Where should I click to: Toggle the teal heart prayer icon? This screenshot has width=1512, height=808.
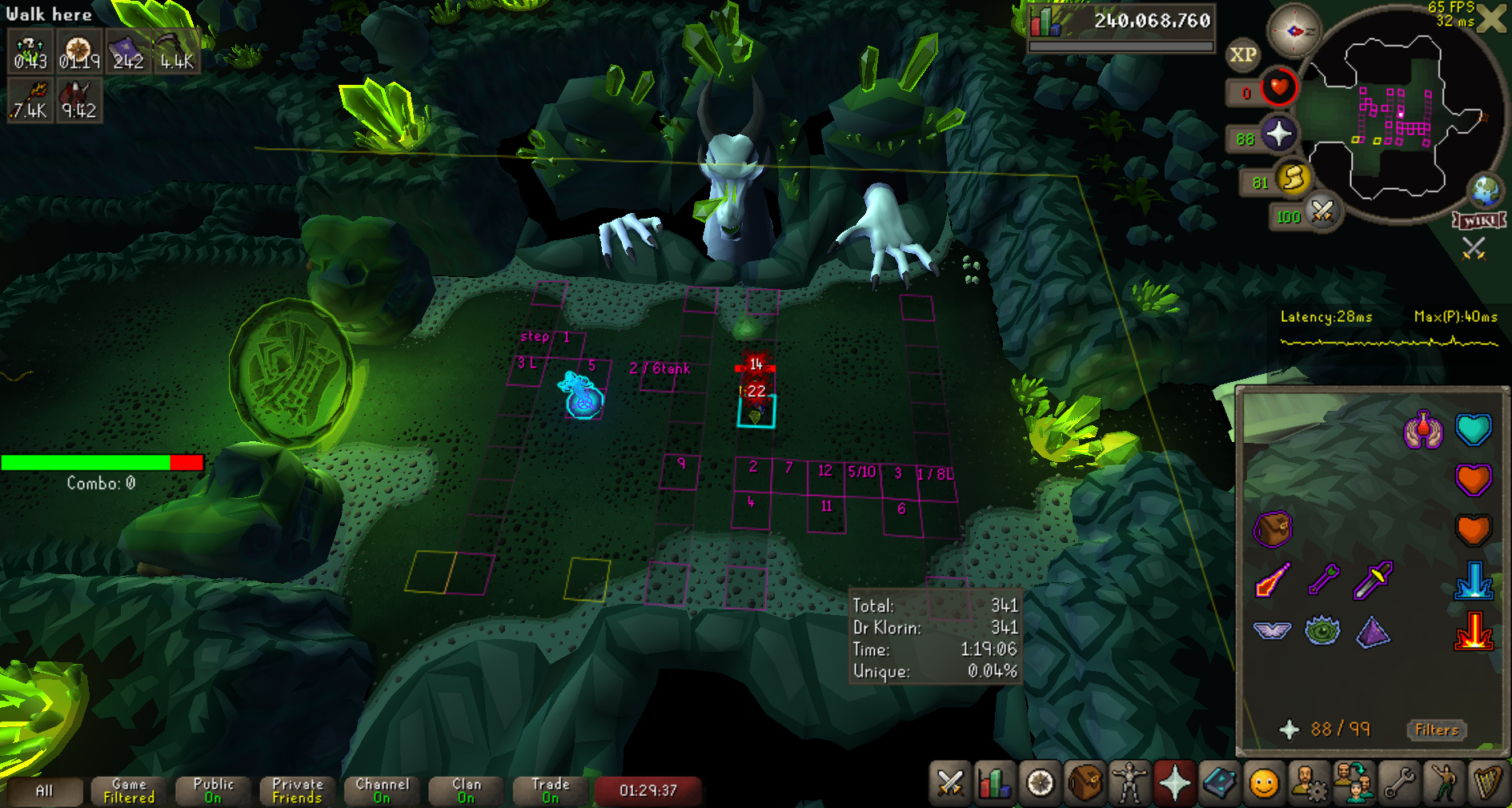point(1474,430)
